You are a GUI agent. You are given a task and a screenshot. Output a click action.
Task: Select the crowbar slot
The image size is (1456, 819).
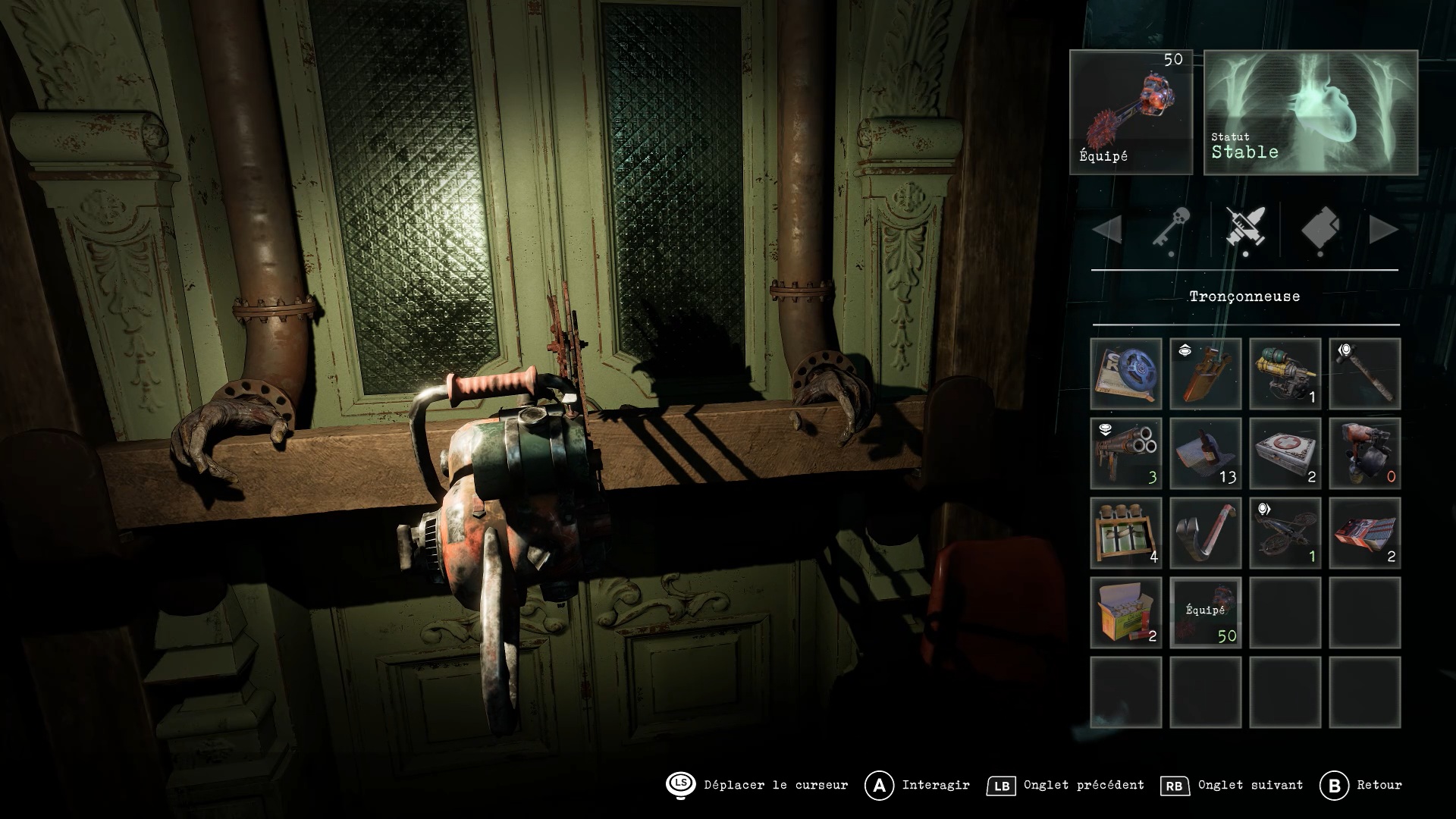coord(1206,533)
